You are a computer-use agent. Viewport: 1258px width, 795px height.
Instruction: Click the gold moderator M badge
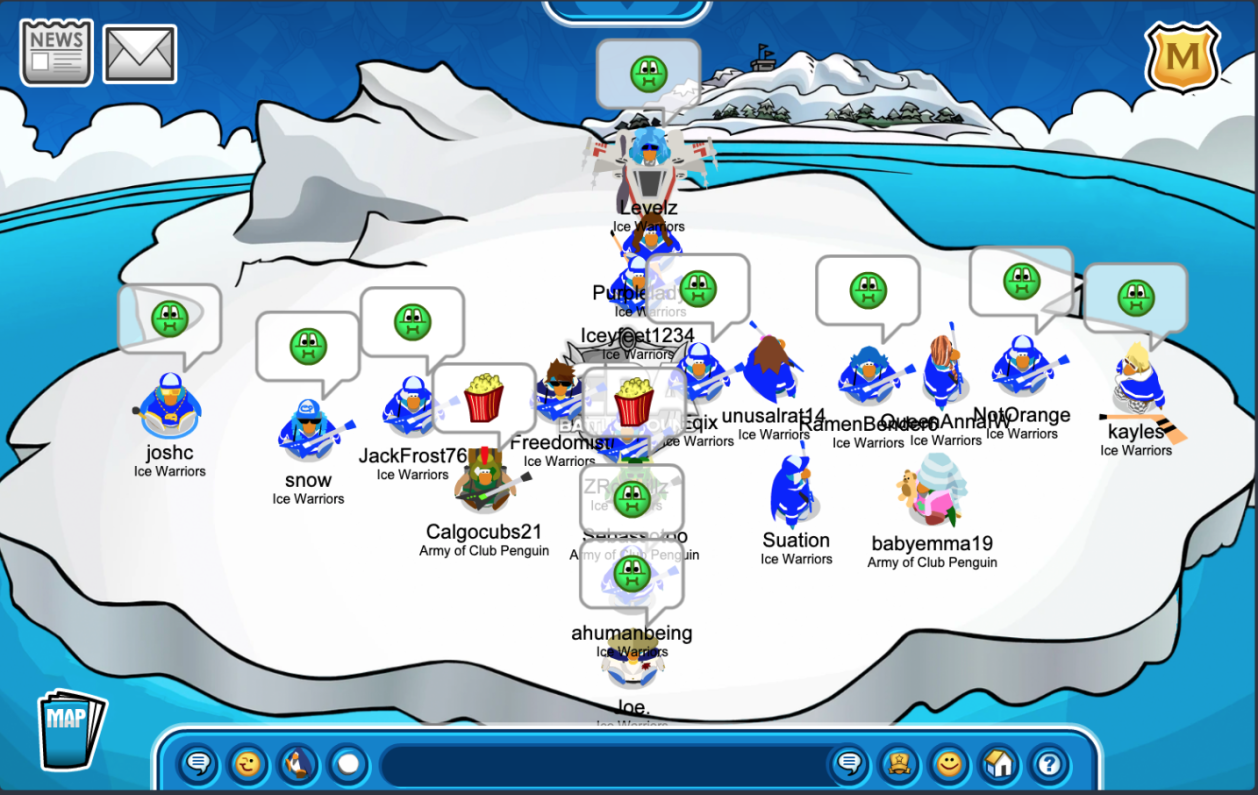coord(1182,57)
